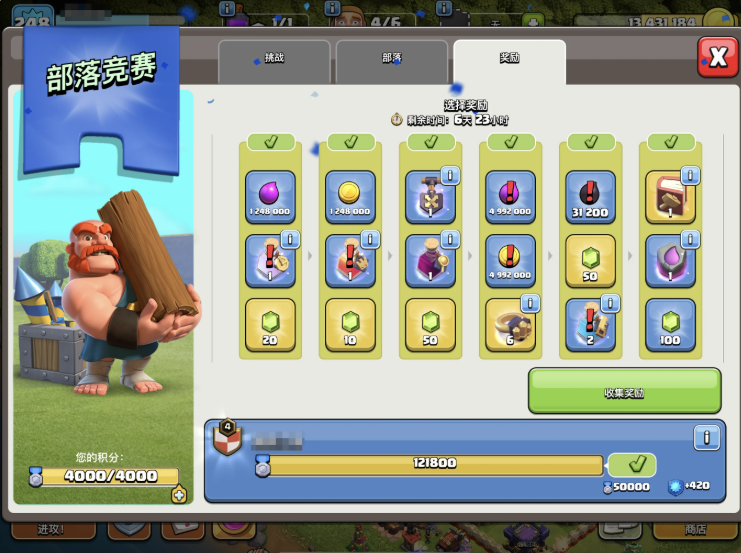The height and width of the screenshot is (553, 741).
Task: Choose the 4,992,000 elixir reward
Action: pyautogui.click(x=510, y=197)
